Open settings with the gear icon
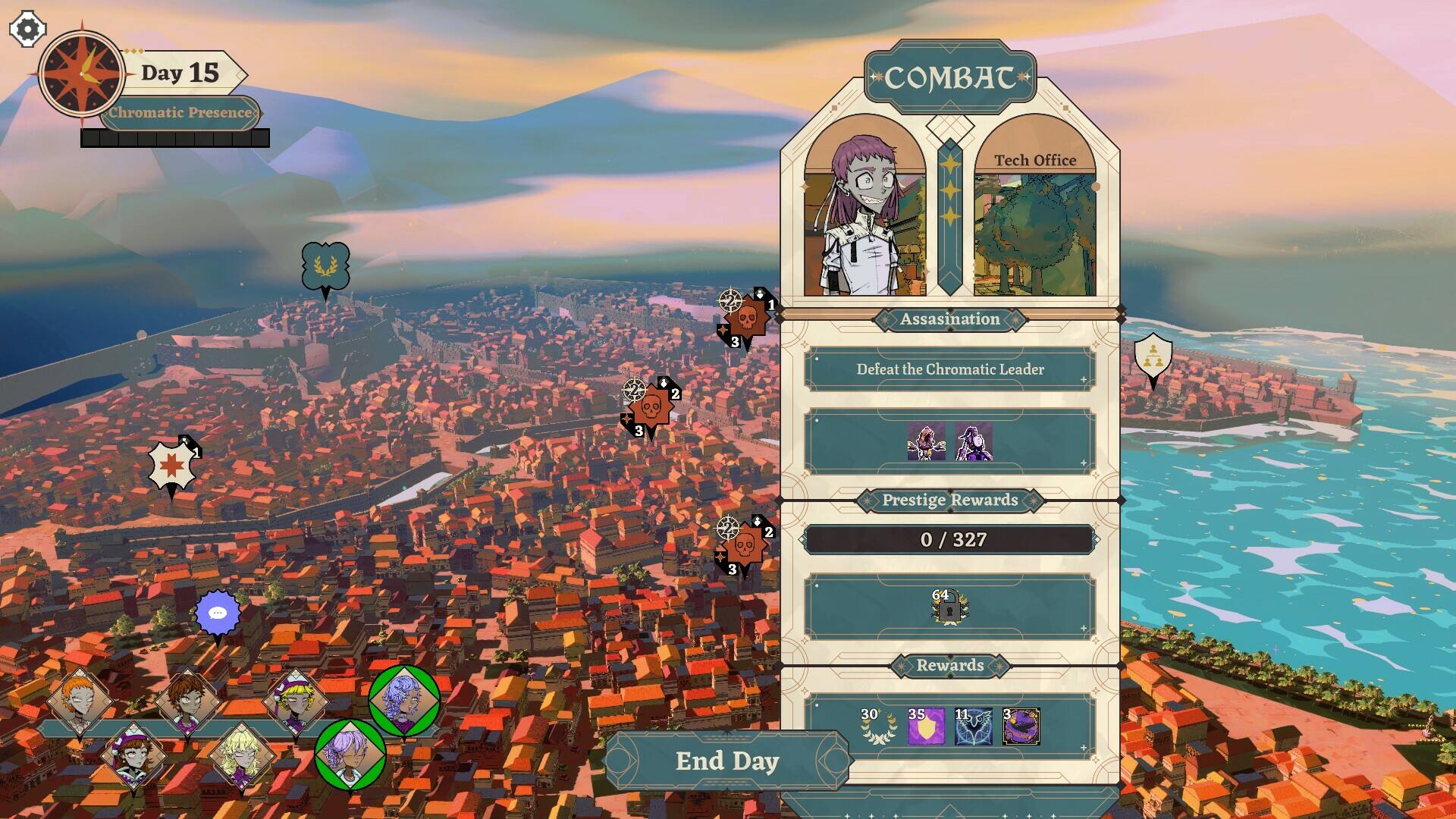This screenshot has width=1456, height=819. [27, 30]
